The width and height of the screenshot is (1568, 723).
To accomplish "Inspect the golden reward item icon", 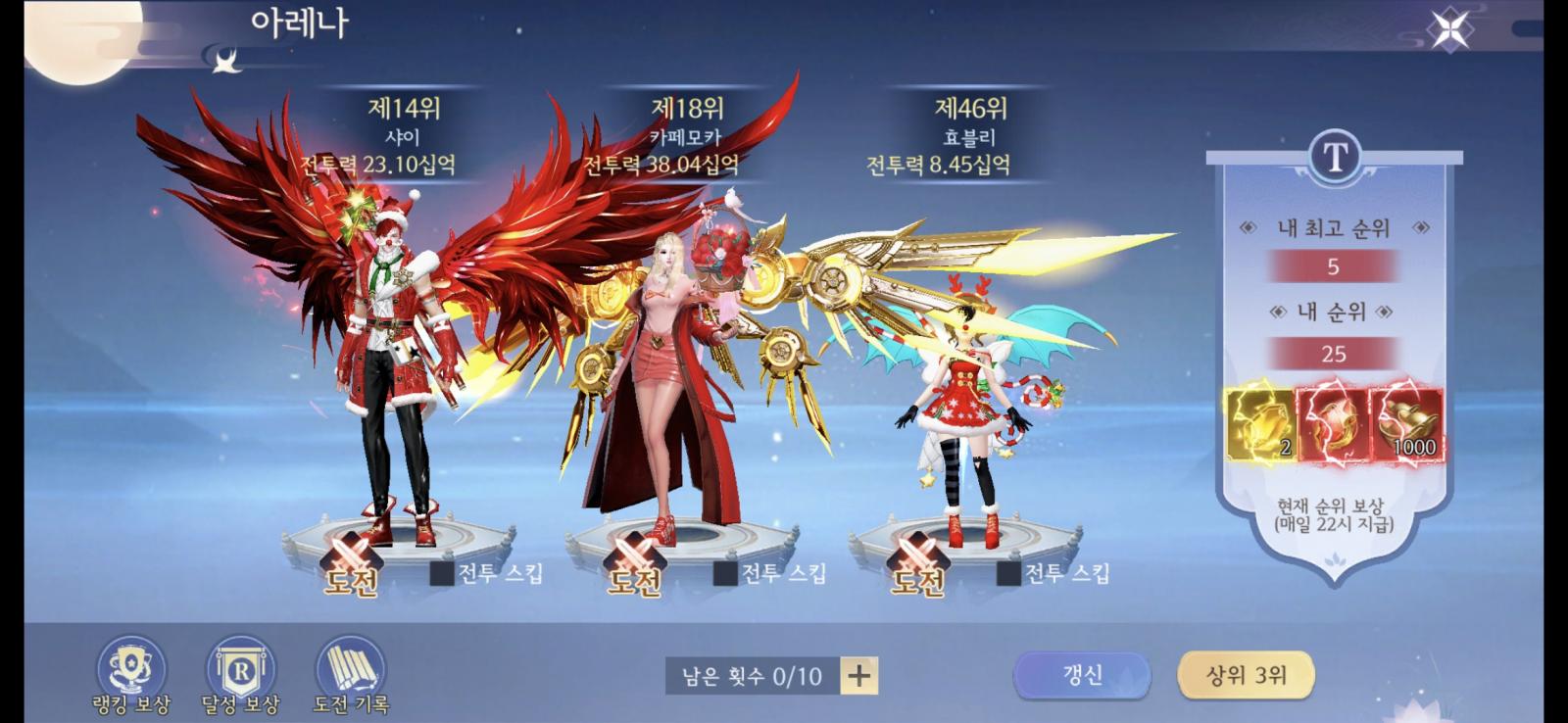I will [x=1260, y=424].
